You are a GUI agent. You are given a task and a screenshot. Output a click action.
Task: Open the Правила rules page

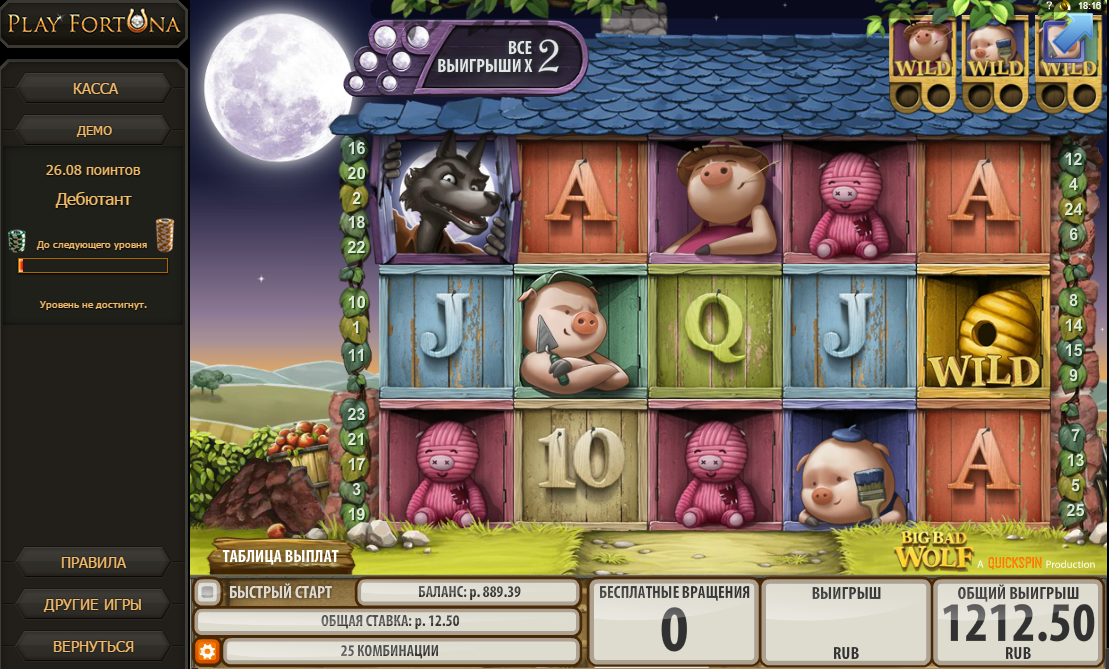(94, 562)
